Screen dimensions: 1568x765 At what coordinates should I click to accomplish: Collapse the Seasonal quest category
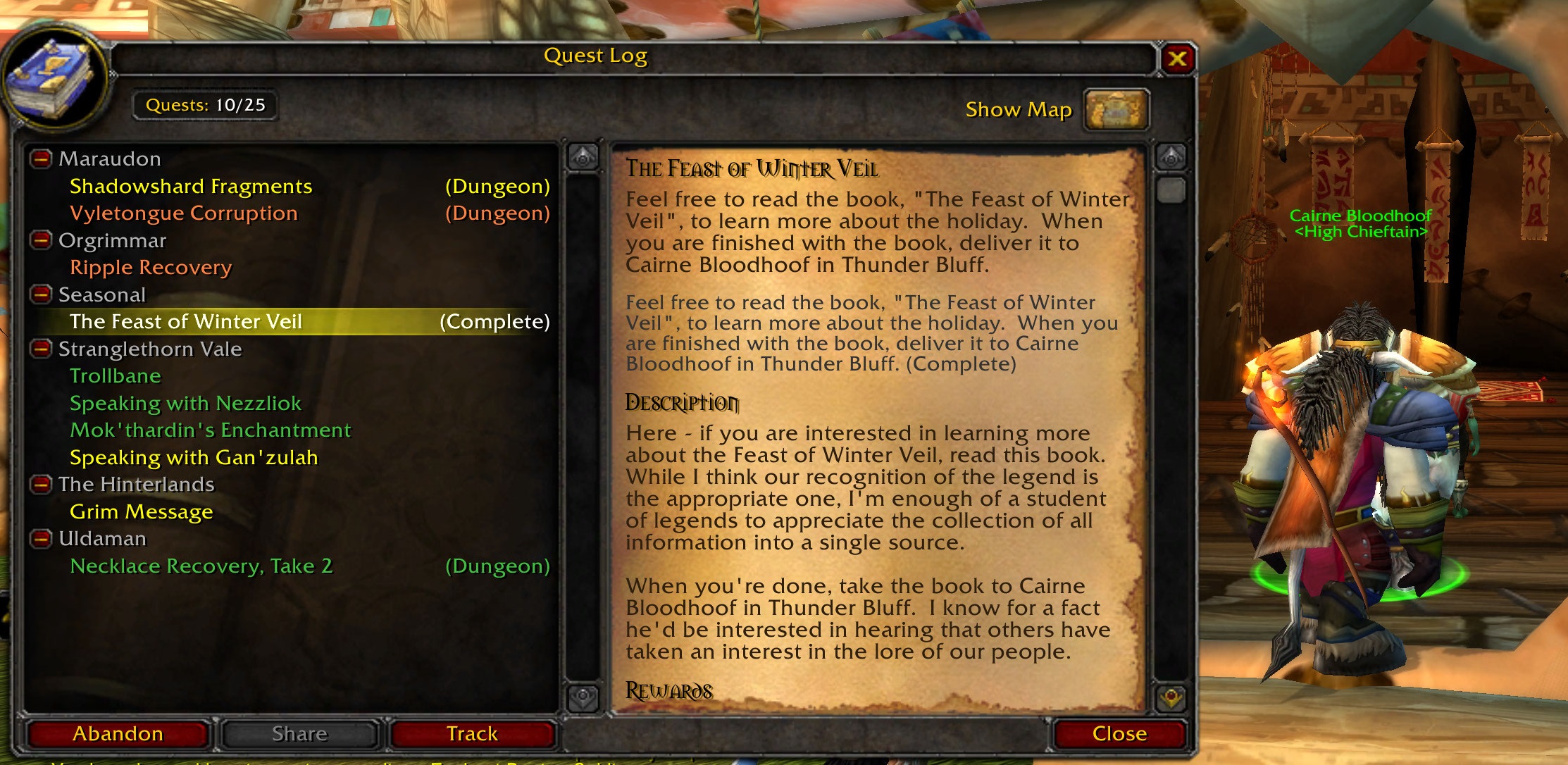click(x=41, y=294)
